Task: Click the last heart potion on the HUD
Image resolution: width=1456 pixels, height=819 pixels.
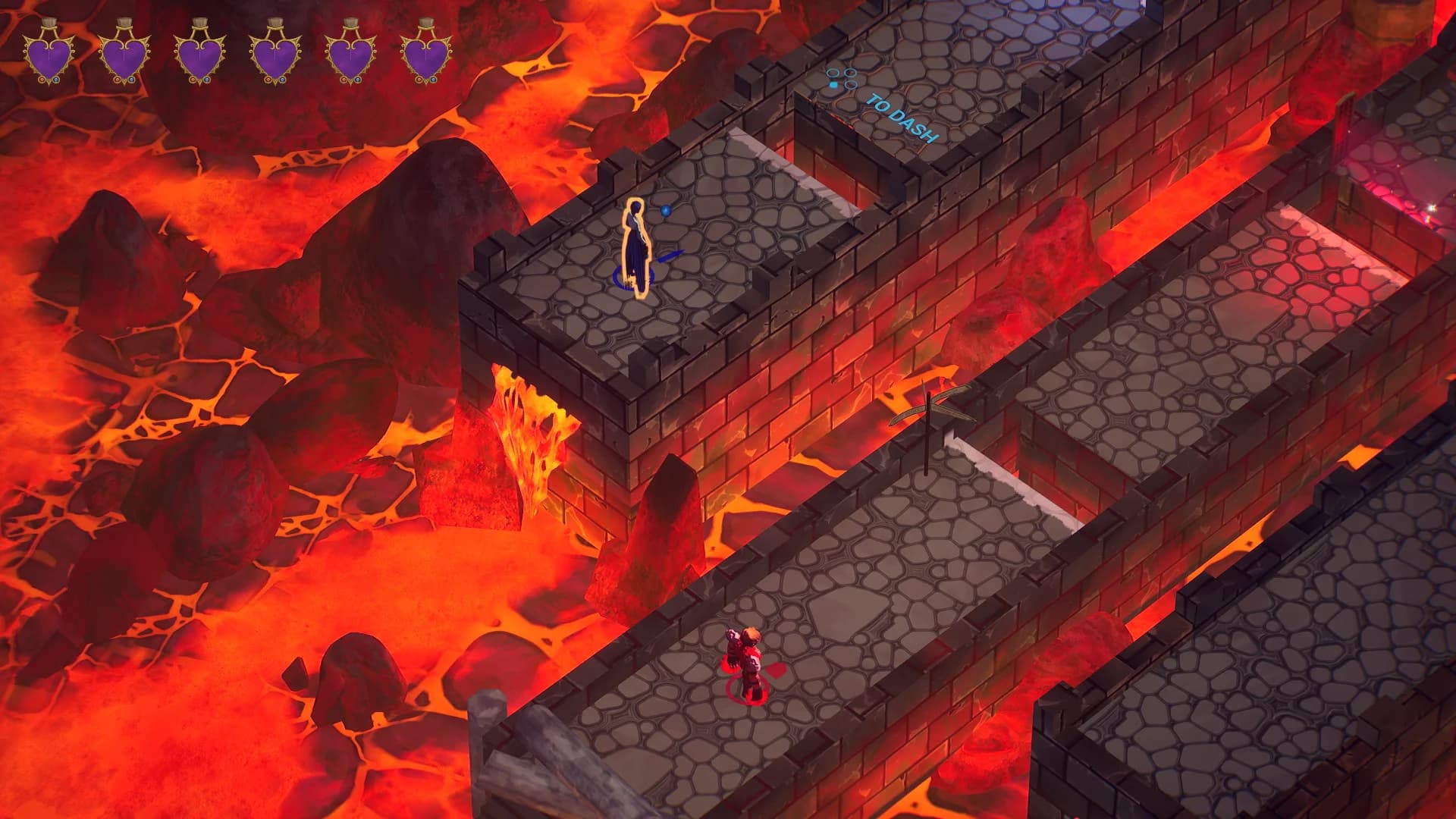Action: [427, 57]
